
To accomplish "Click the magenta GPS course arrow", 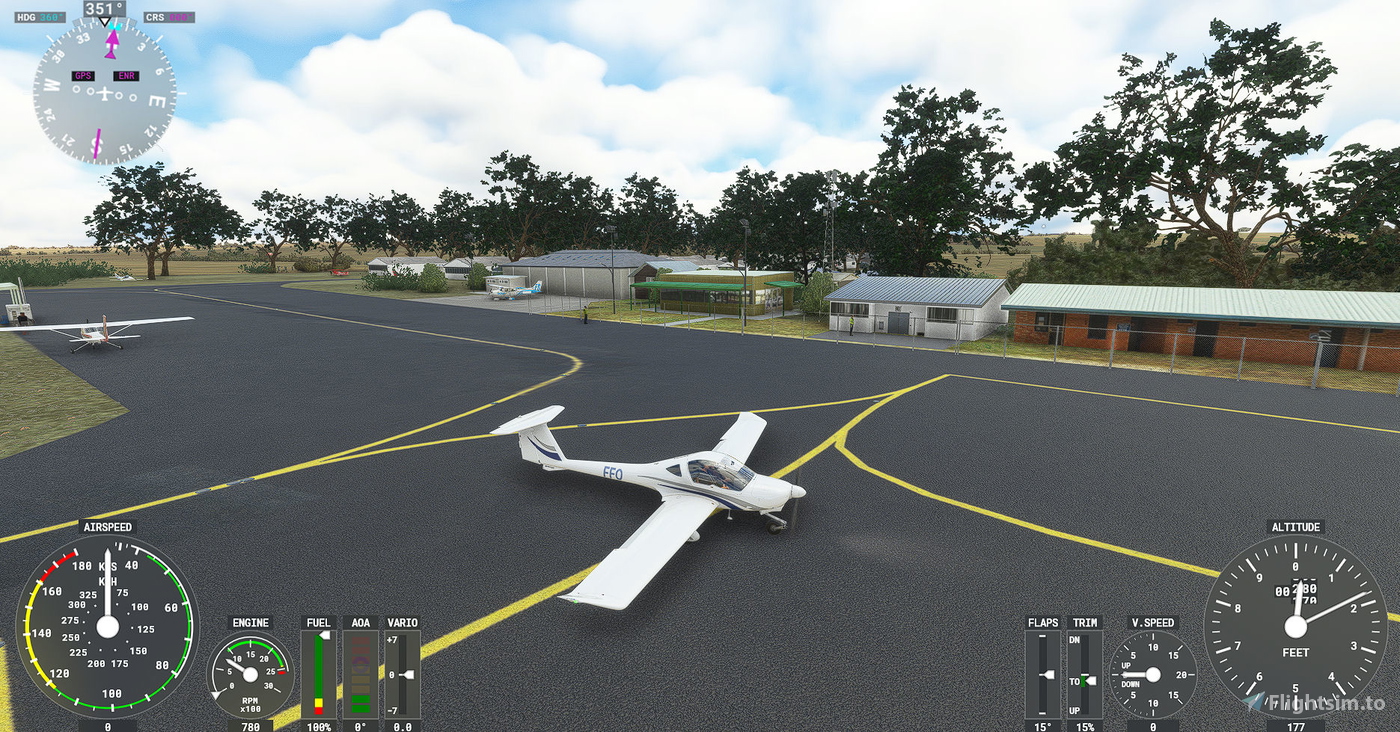I will pyautogui.click(x=113, y=40).
